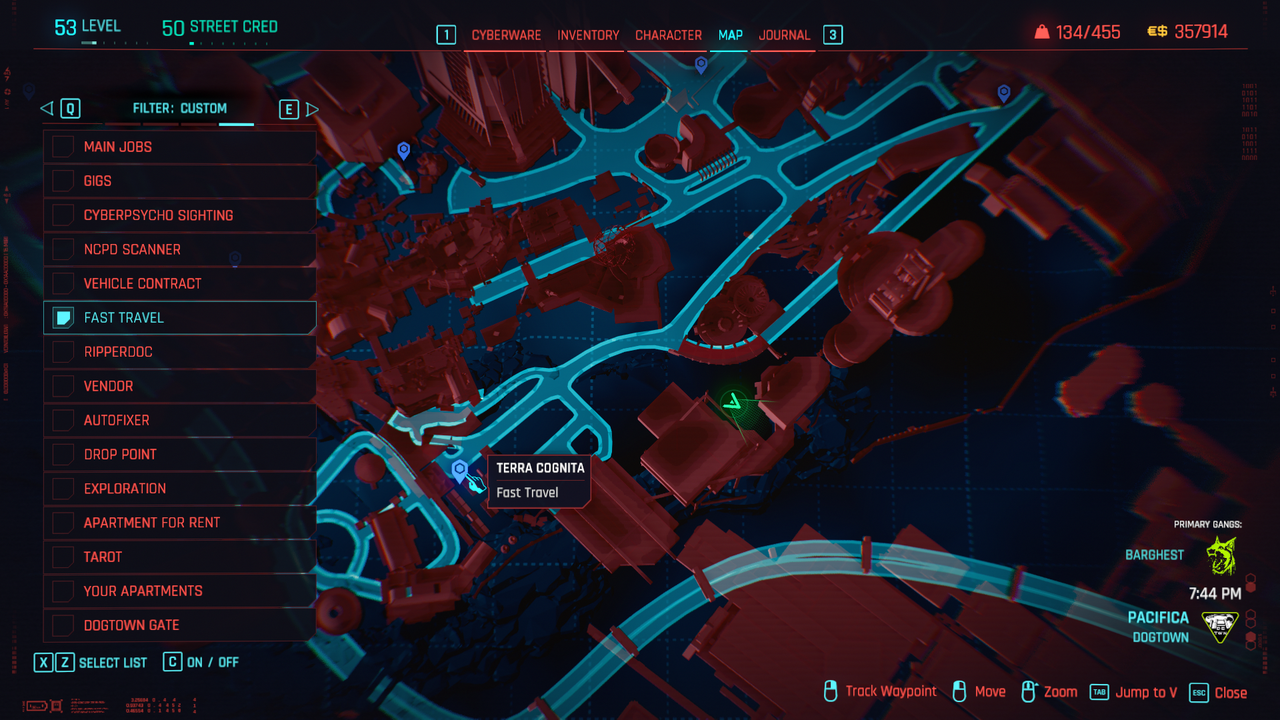Enable the Ripperdoc filter
The width and height of the screenshot is (1280, 720).
(x=63, y=352)
